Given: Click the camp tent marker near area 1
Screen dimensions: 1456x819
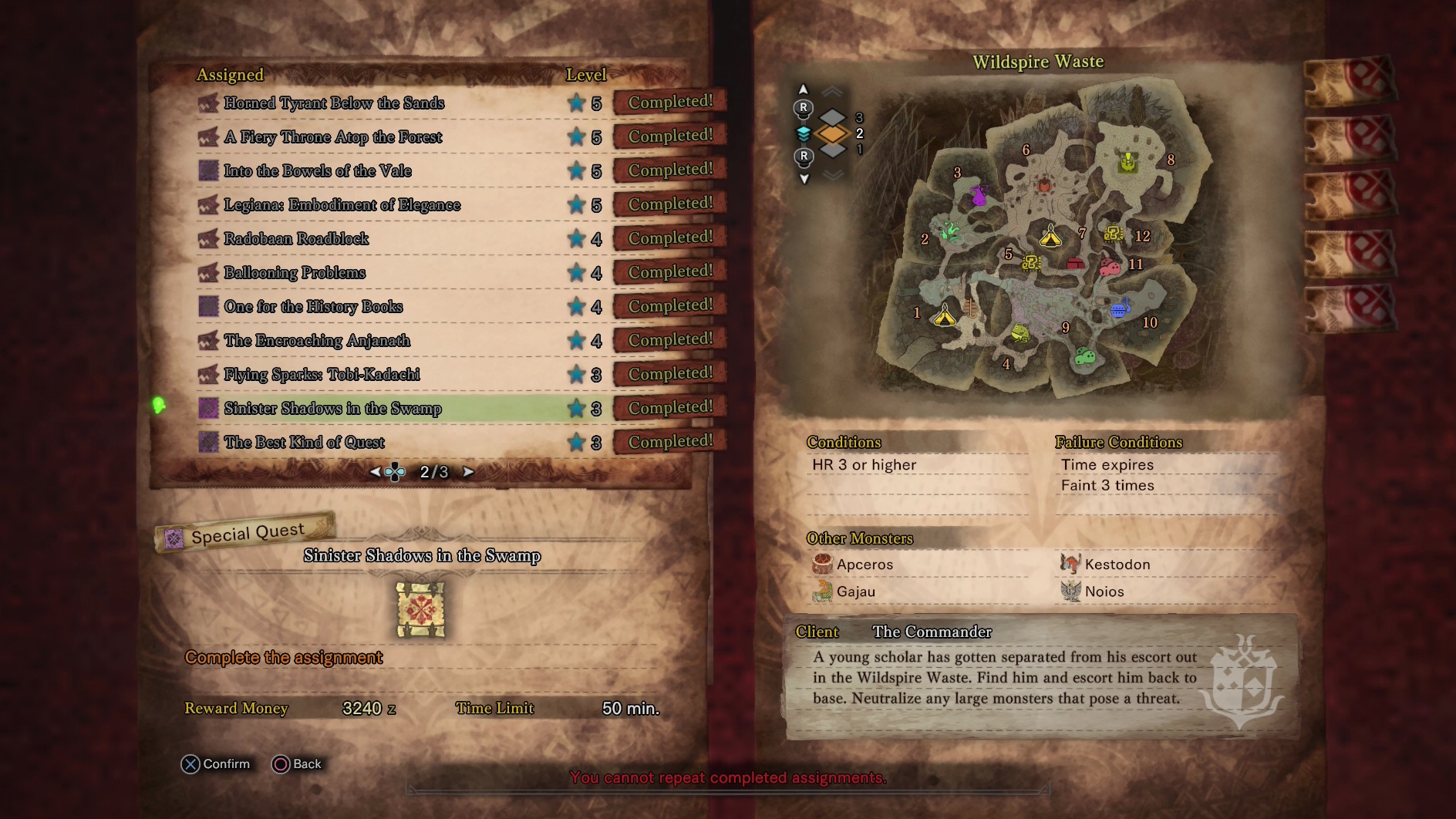Looking at the screenshot, I should [x=945, y=315].
